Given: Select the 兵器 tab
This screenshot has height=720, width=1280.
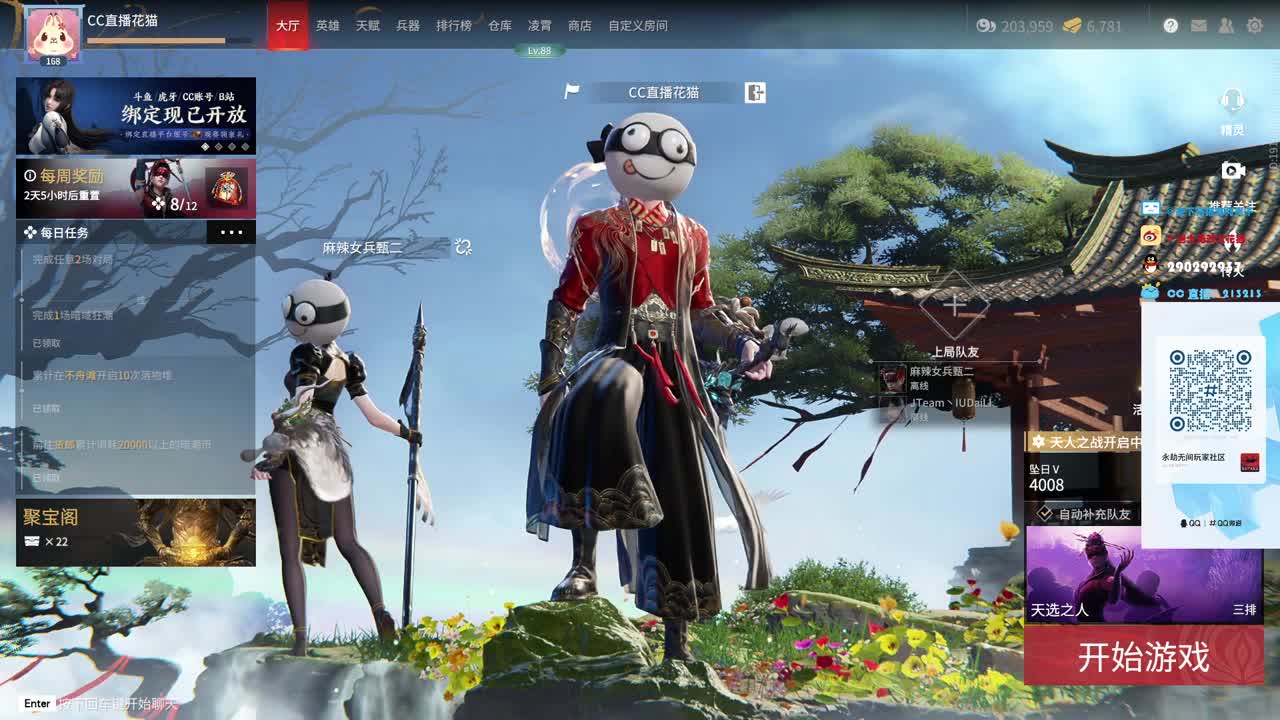Looking at the screenshot, I should click(408, 26).
